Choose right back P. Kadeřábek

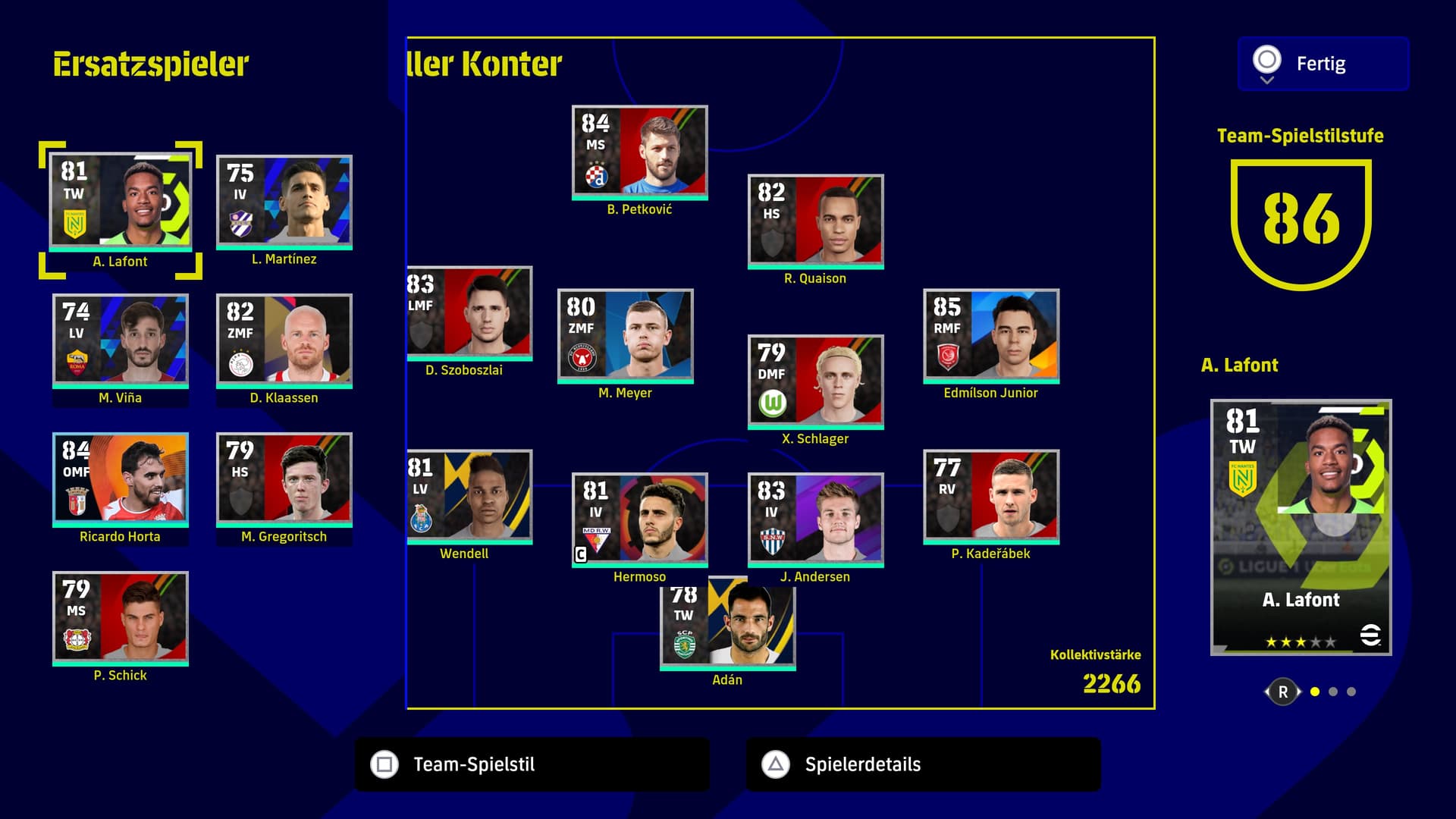[991, 497]
